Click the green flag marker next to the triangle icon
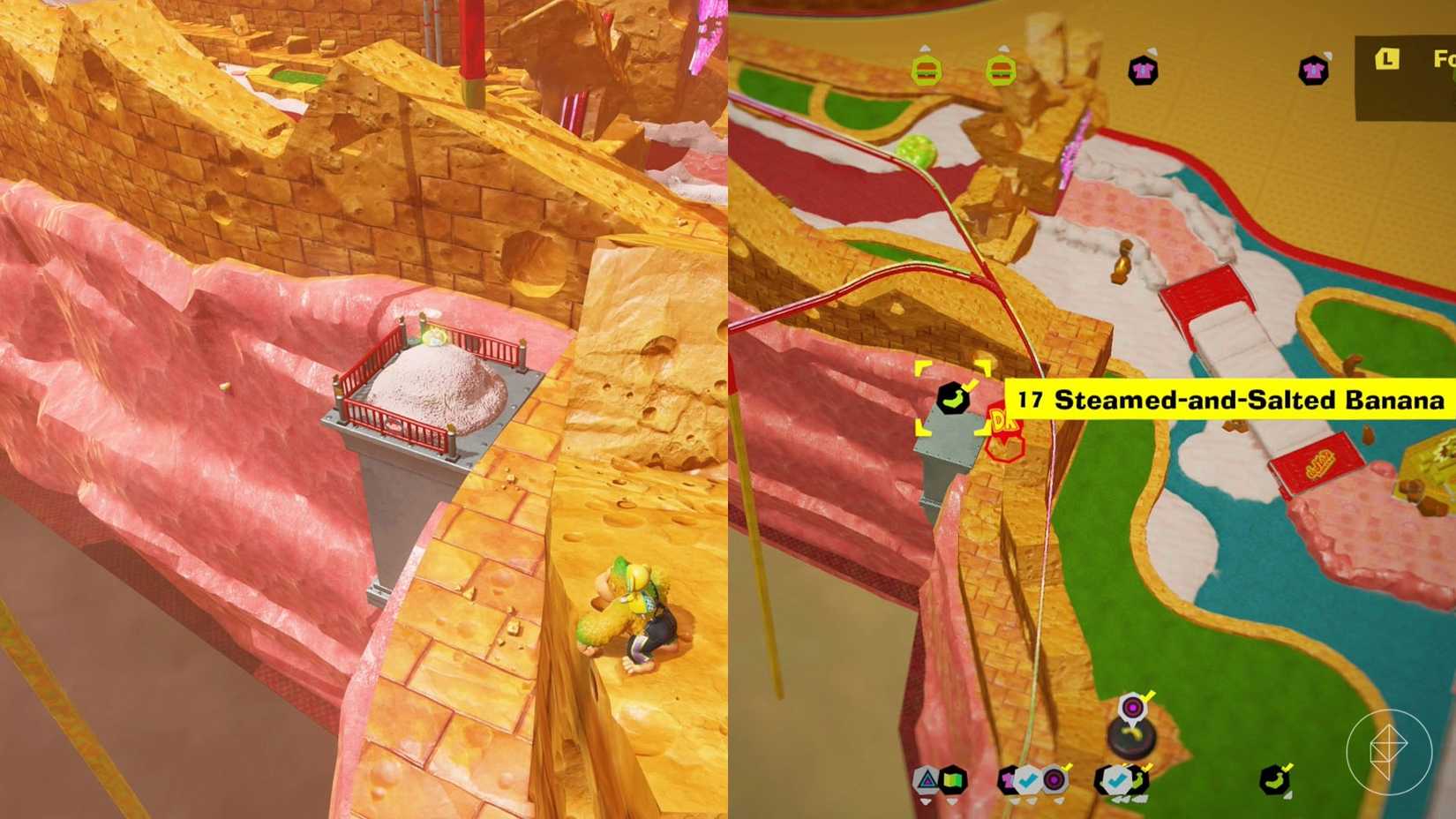This screenshot has height=819, width=1456. 952,781
